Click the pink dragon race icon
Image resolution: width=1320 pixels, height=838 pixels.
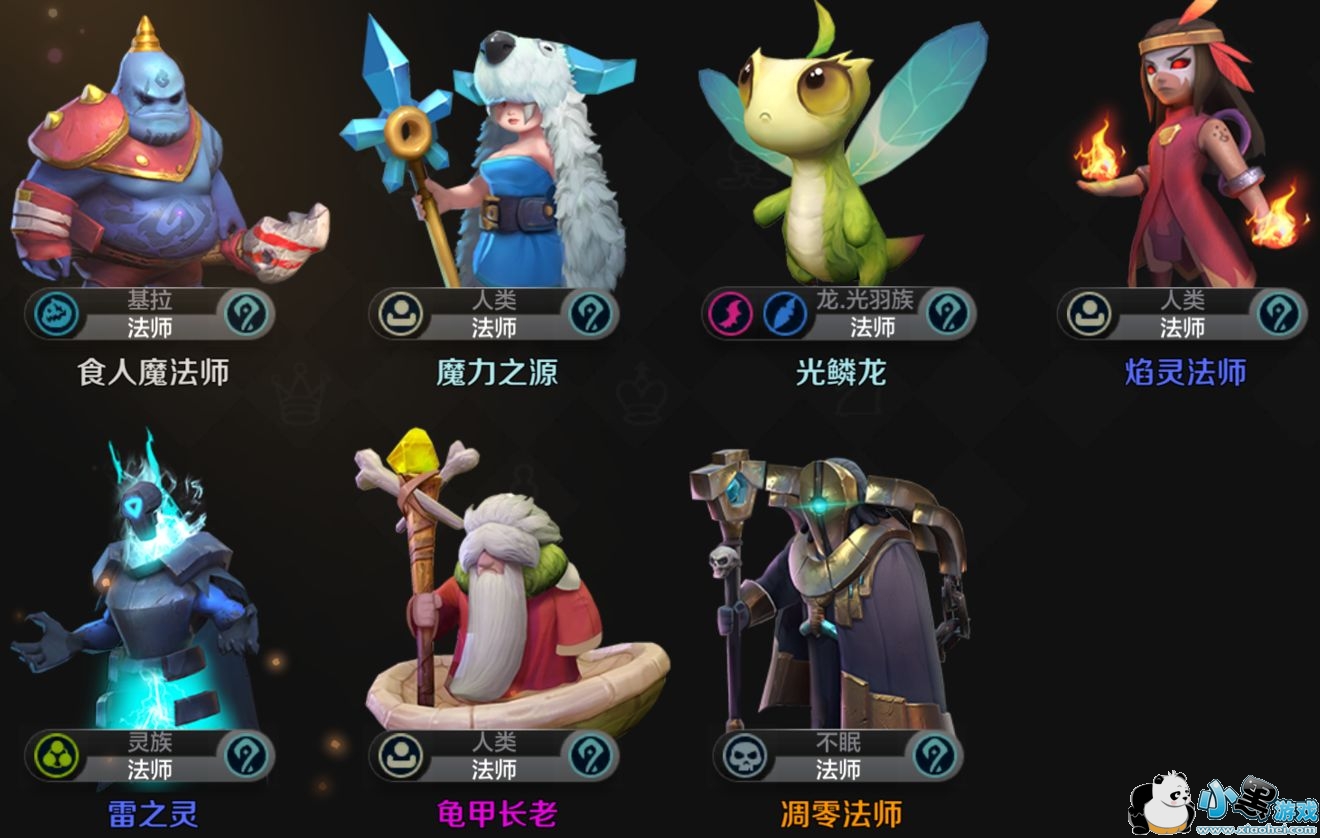click(731, 314)
